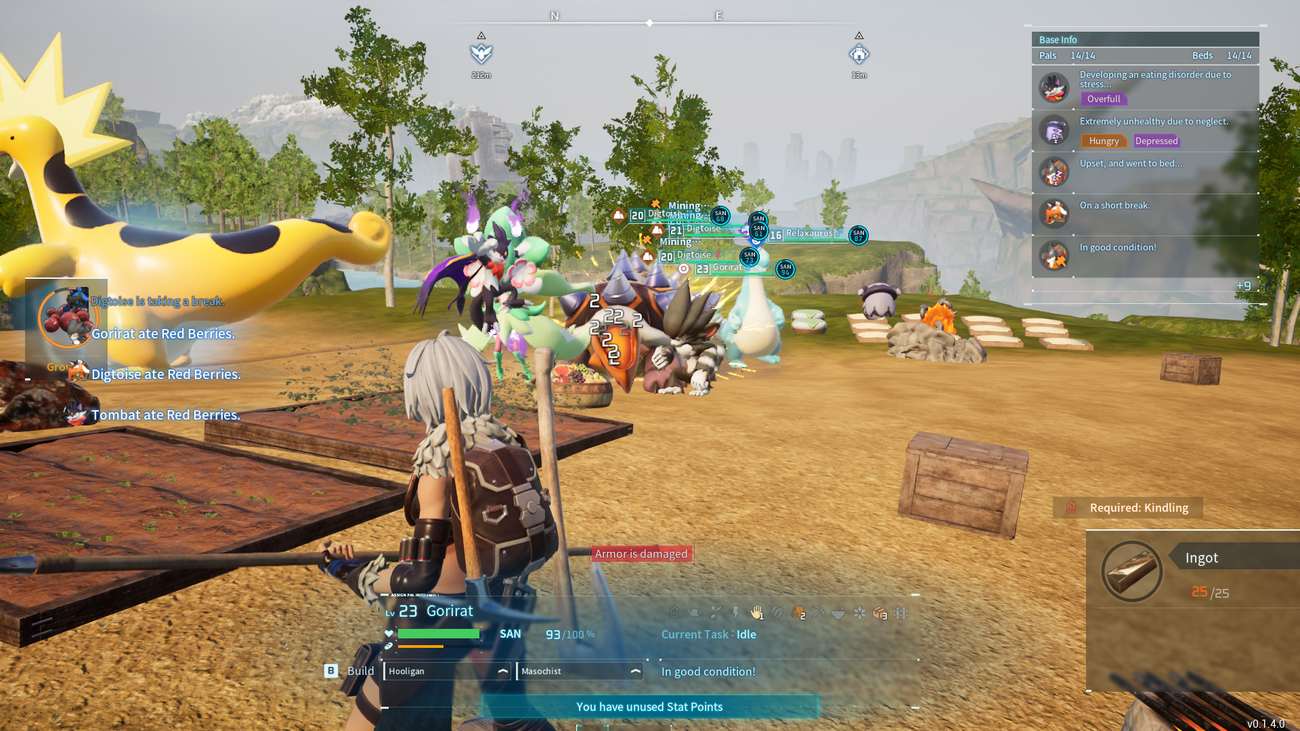Select the Mining pickaxe work icon
Image resolution: width=1300 pixels, height=731 pixels.
tap(820, 613)
